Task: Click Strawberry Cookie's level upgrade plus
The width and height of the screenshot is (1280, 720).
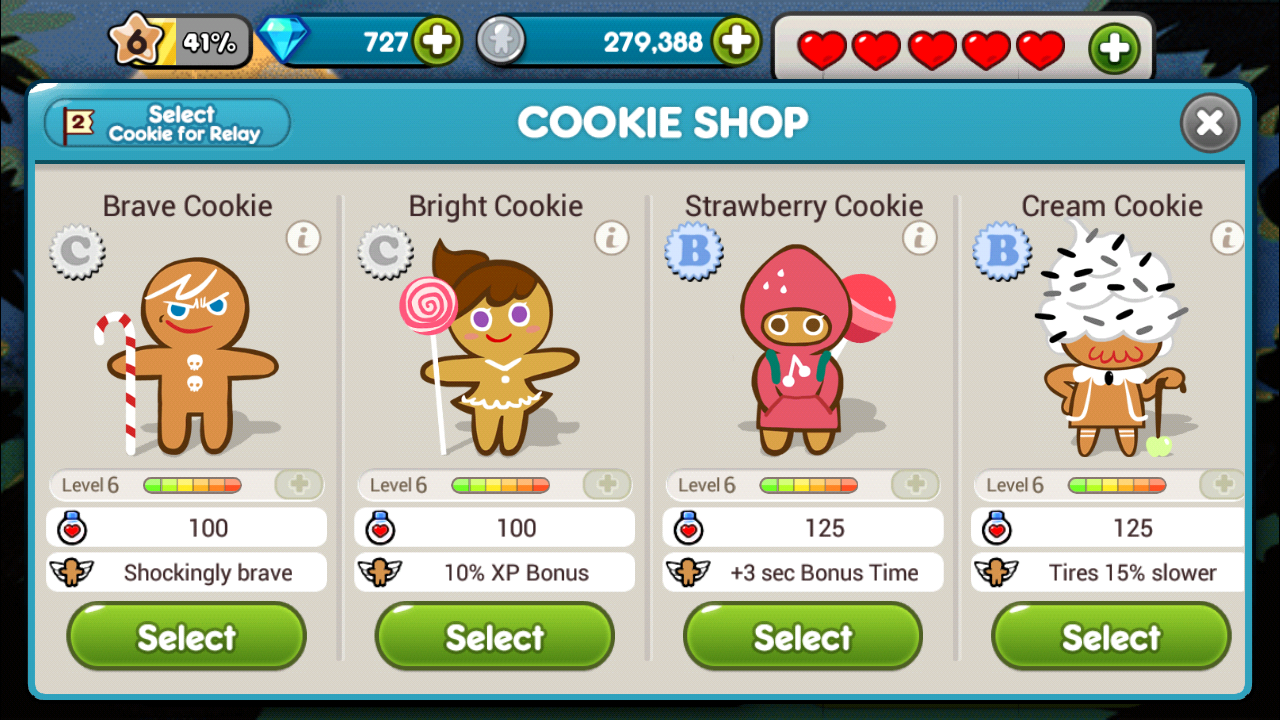Action: [x=916, y=485]
